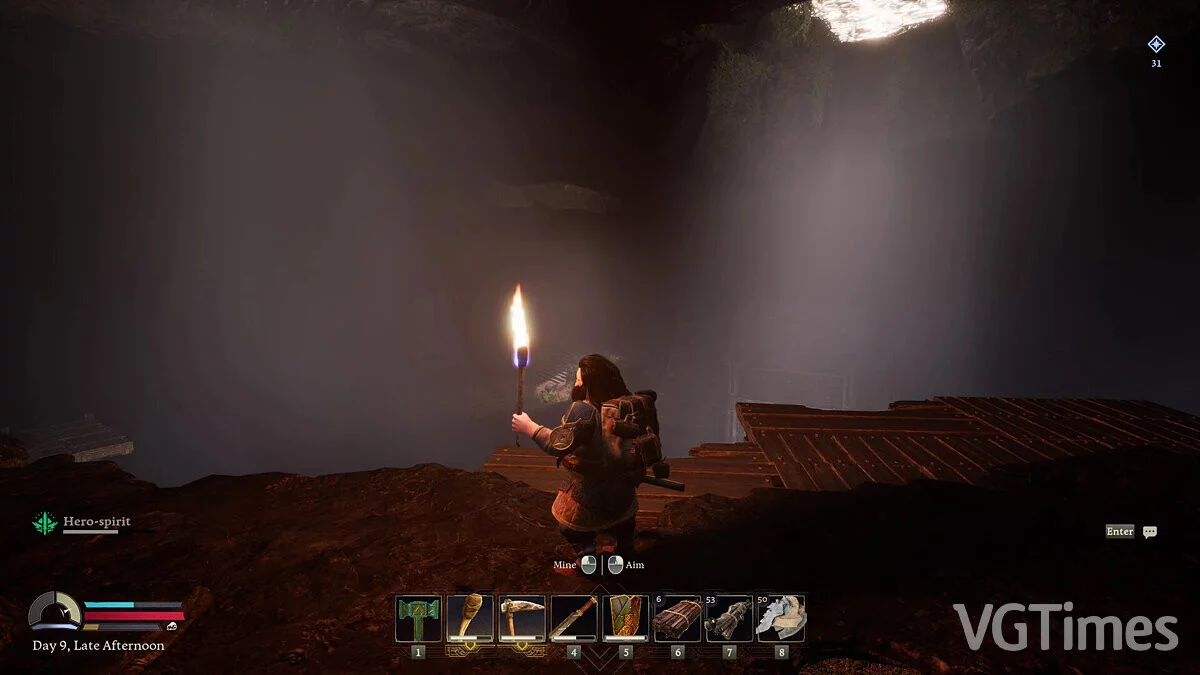Choose the sword in hotbar slot 4
Image resolution: width=1200 pixels, height=675 pixels.
tap(574, 618)
